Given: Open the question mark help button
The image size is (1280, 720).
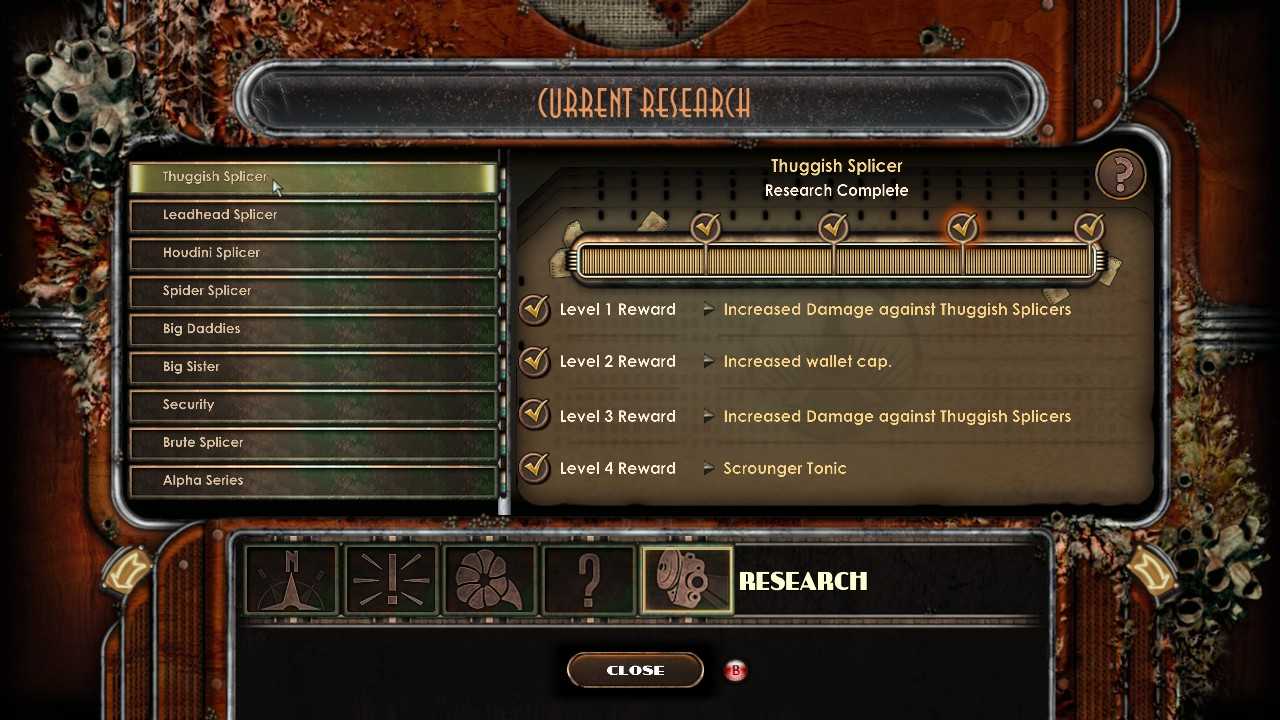Looking at the screenshot, I should 1120,175.
